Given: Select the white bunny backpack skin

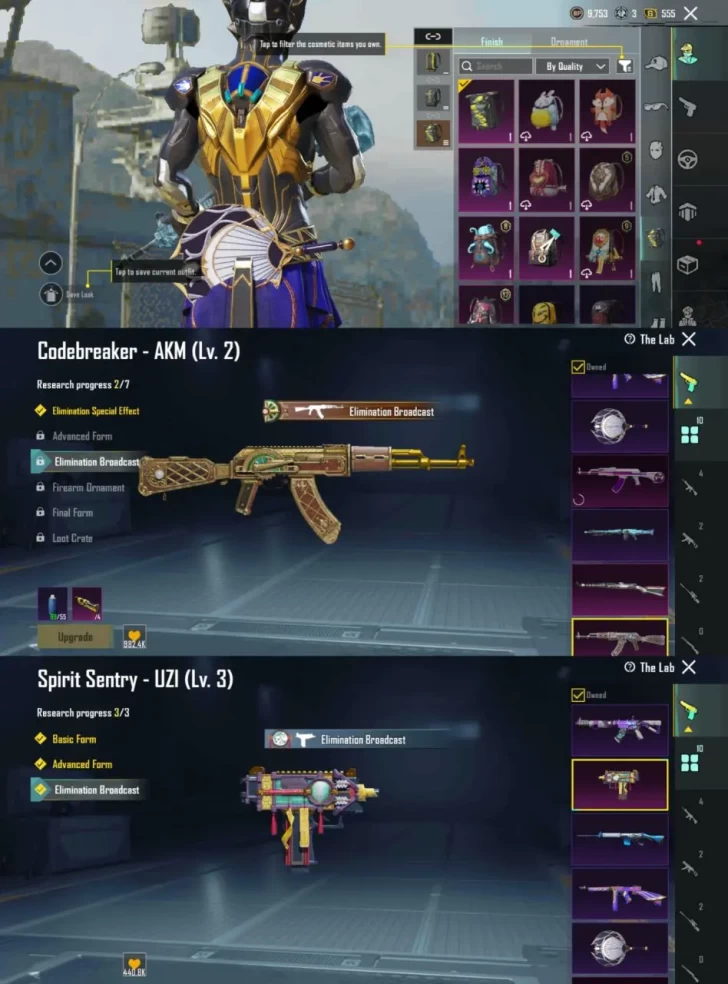Looking at the screenshot, I should pyautogui.click(x=546, y=111).
